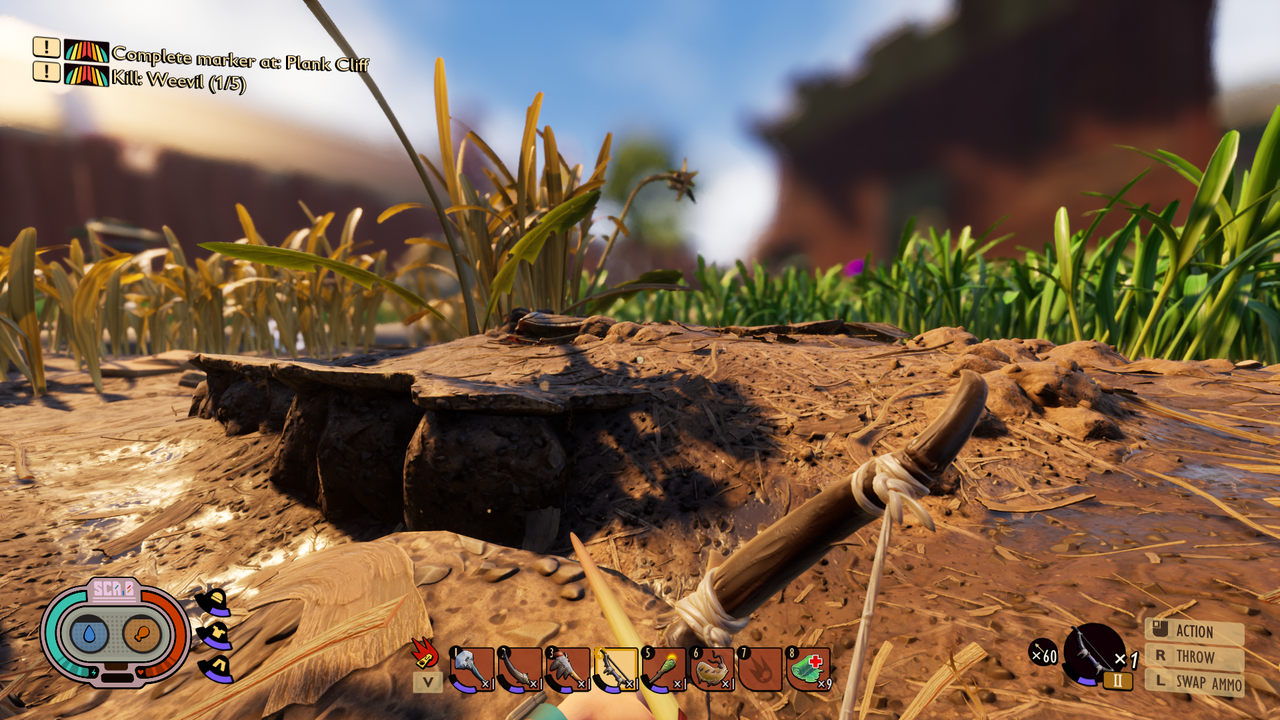Click the chest armor durability indicator
This screenshot has height=720, width=1280.
click(215, 636)
